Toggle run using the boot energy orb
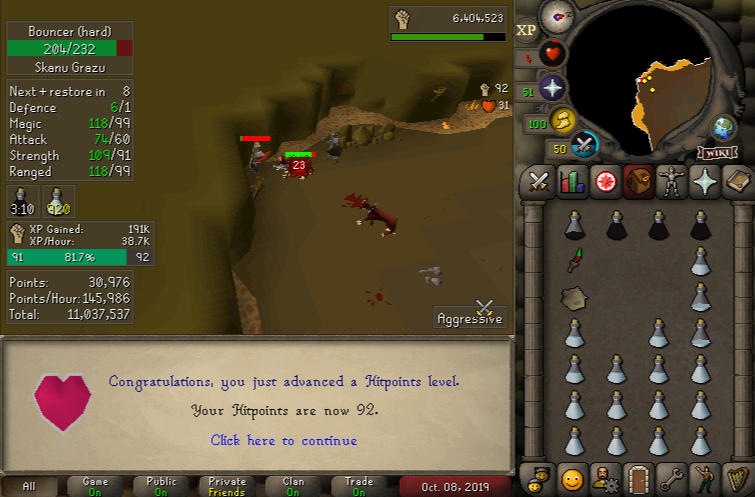The height and width of the screenshot is (497, 755). (565, 121)
